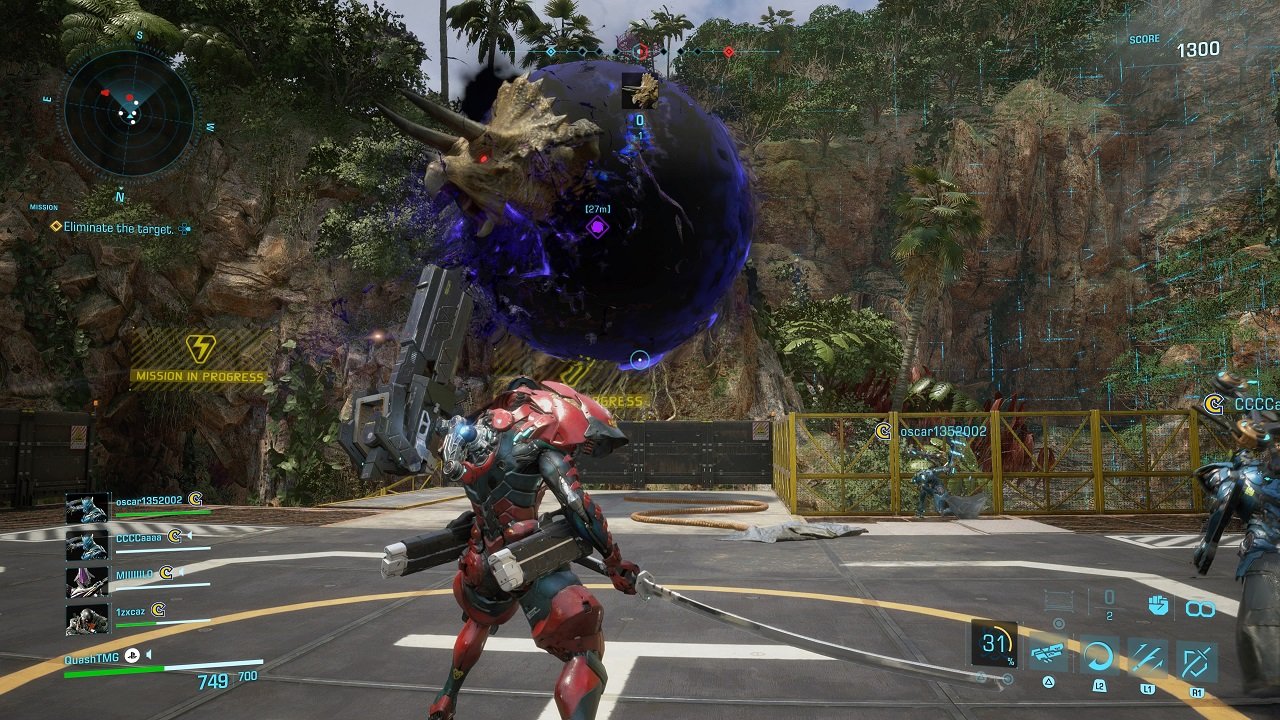Click 1zxcaz's portrait in the team list
Image resolution: width=1280 pixels, height=720 pixels.
coord(86,619)
